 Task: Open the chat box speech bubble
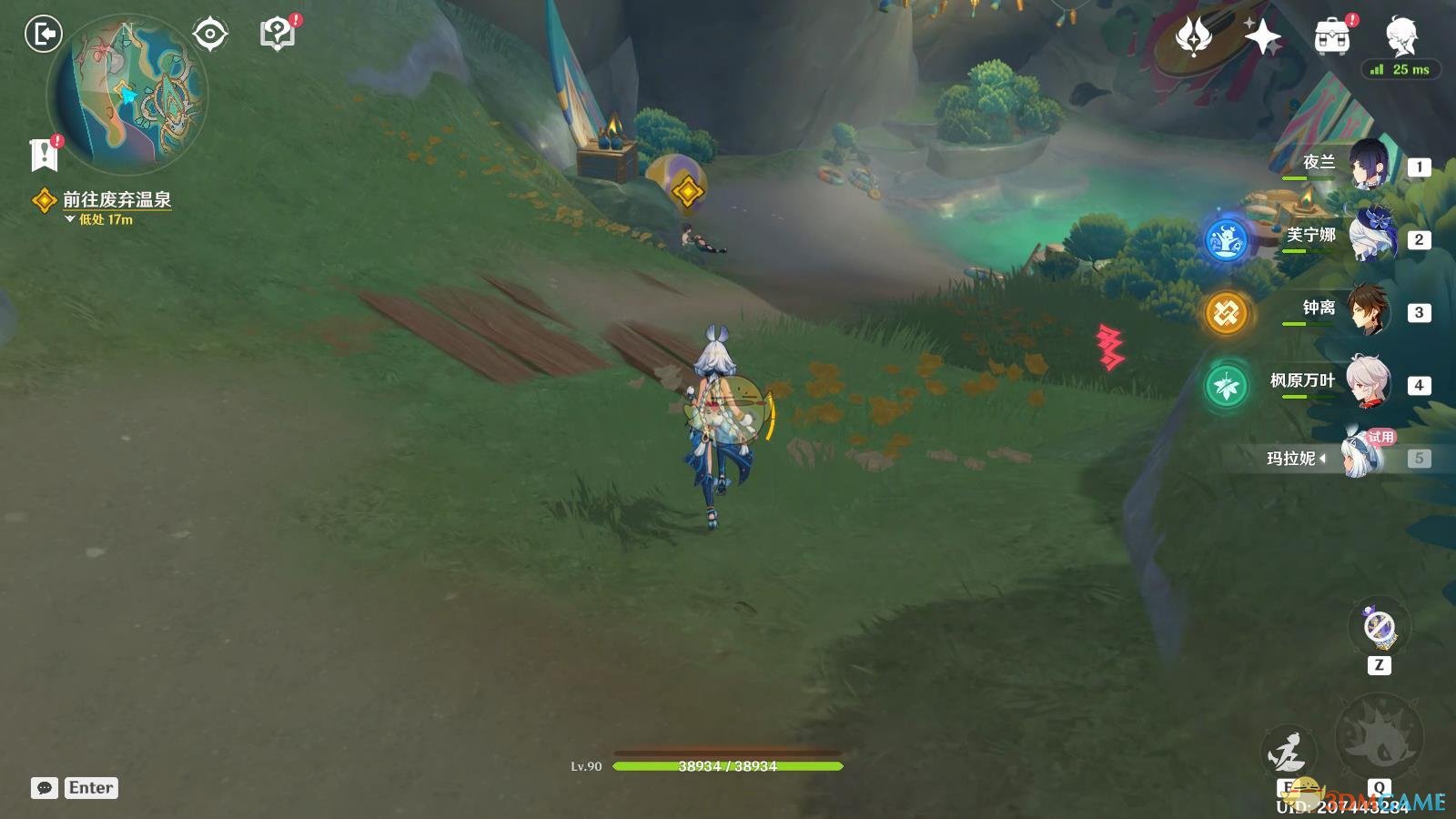[45, 788]
